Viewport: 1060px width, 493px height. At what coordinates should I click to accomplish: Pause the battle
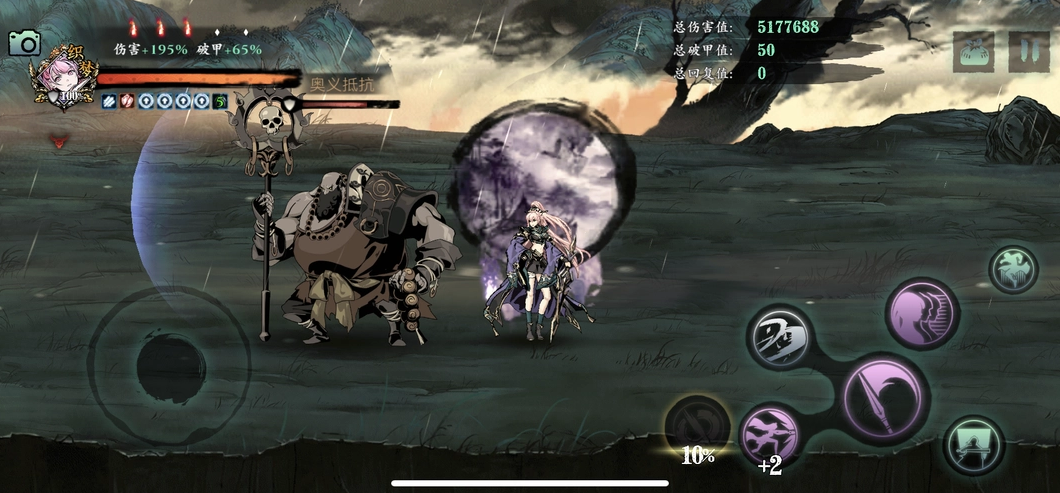pos(1029,52)
